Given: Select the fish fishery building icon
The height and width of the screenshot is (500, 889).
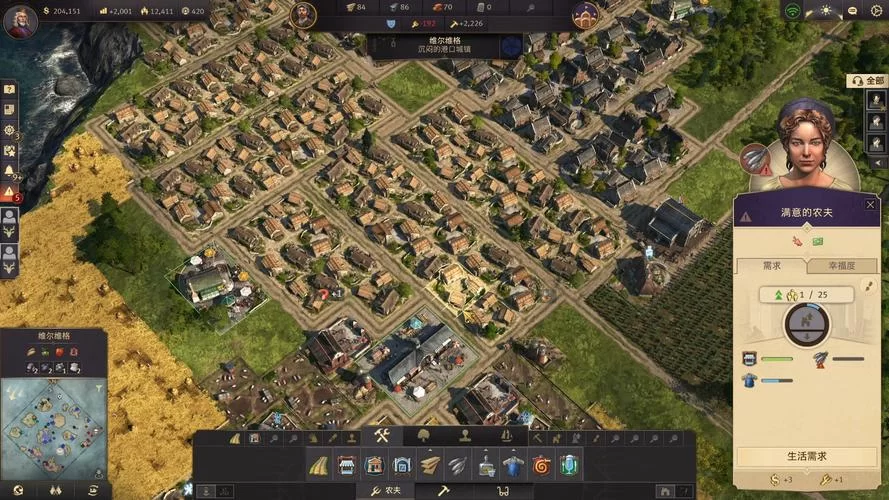Looking at the screenshot, I should [458, 465].
